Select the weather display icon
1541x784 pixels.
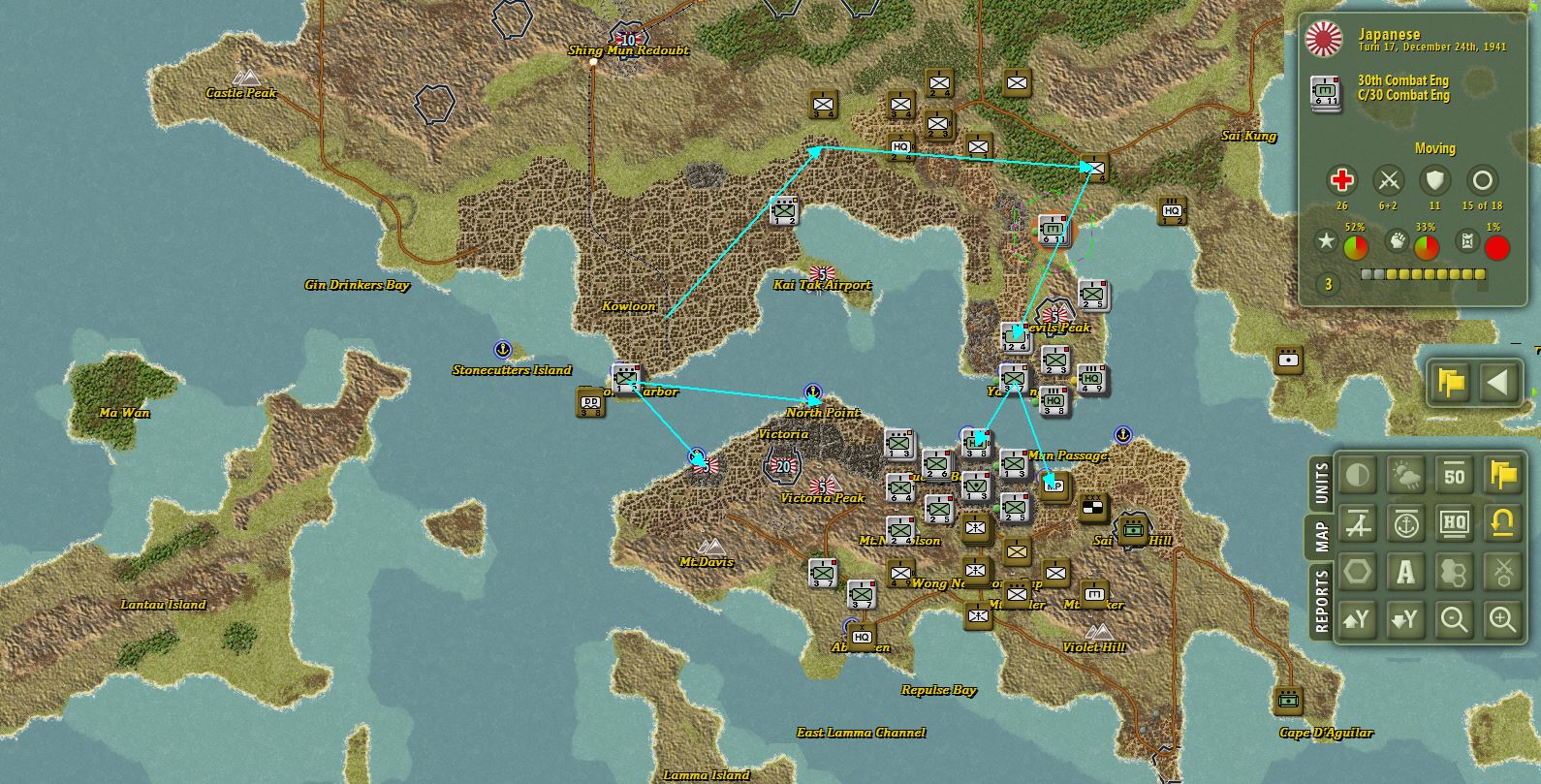tap(1405, 475)
